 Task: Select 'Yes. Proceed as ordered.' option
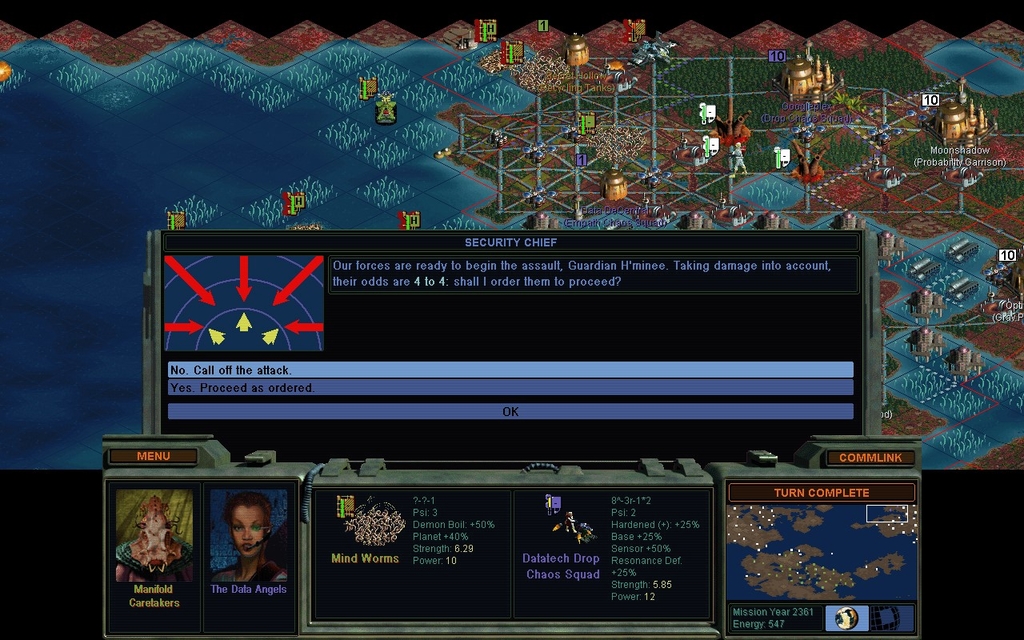[x=510, y=387]
